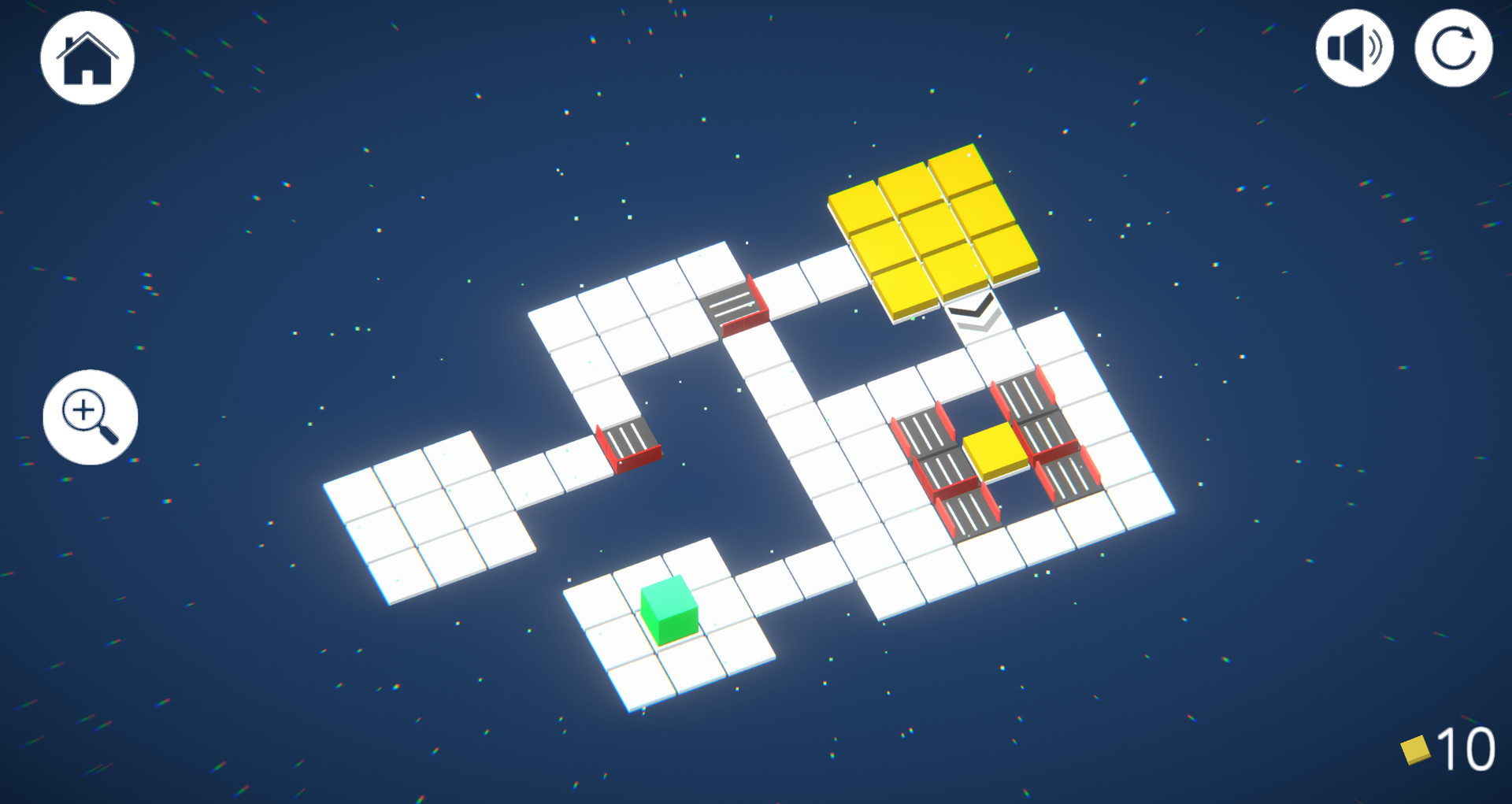
Task: Click the home icon to exit level
Action: click(87, 57)
